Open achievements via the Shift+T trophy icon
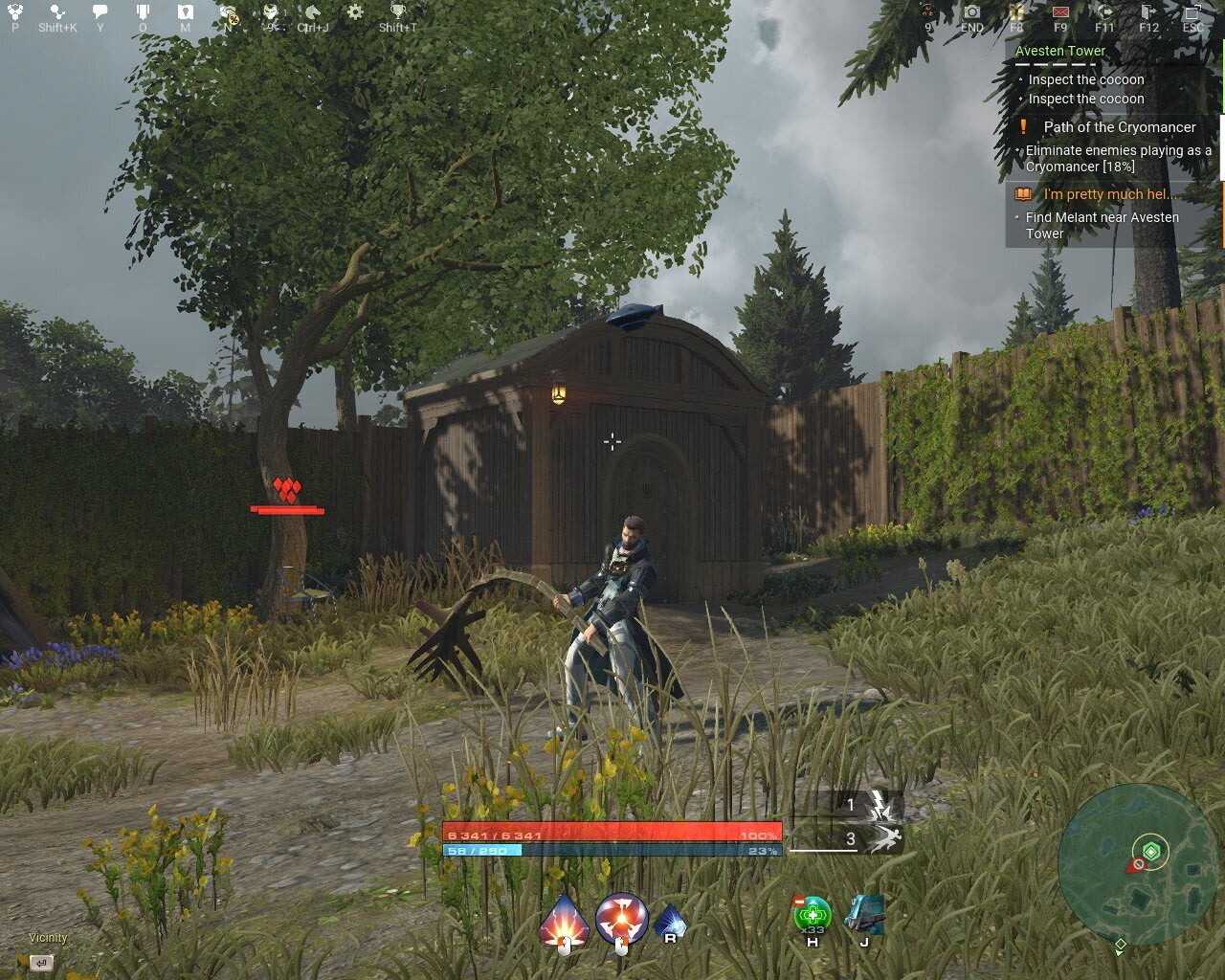 pos(396,11)
